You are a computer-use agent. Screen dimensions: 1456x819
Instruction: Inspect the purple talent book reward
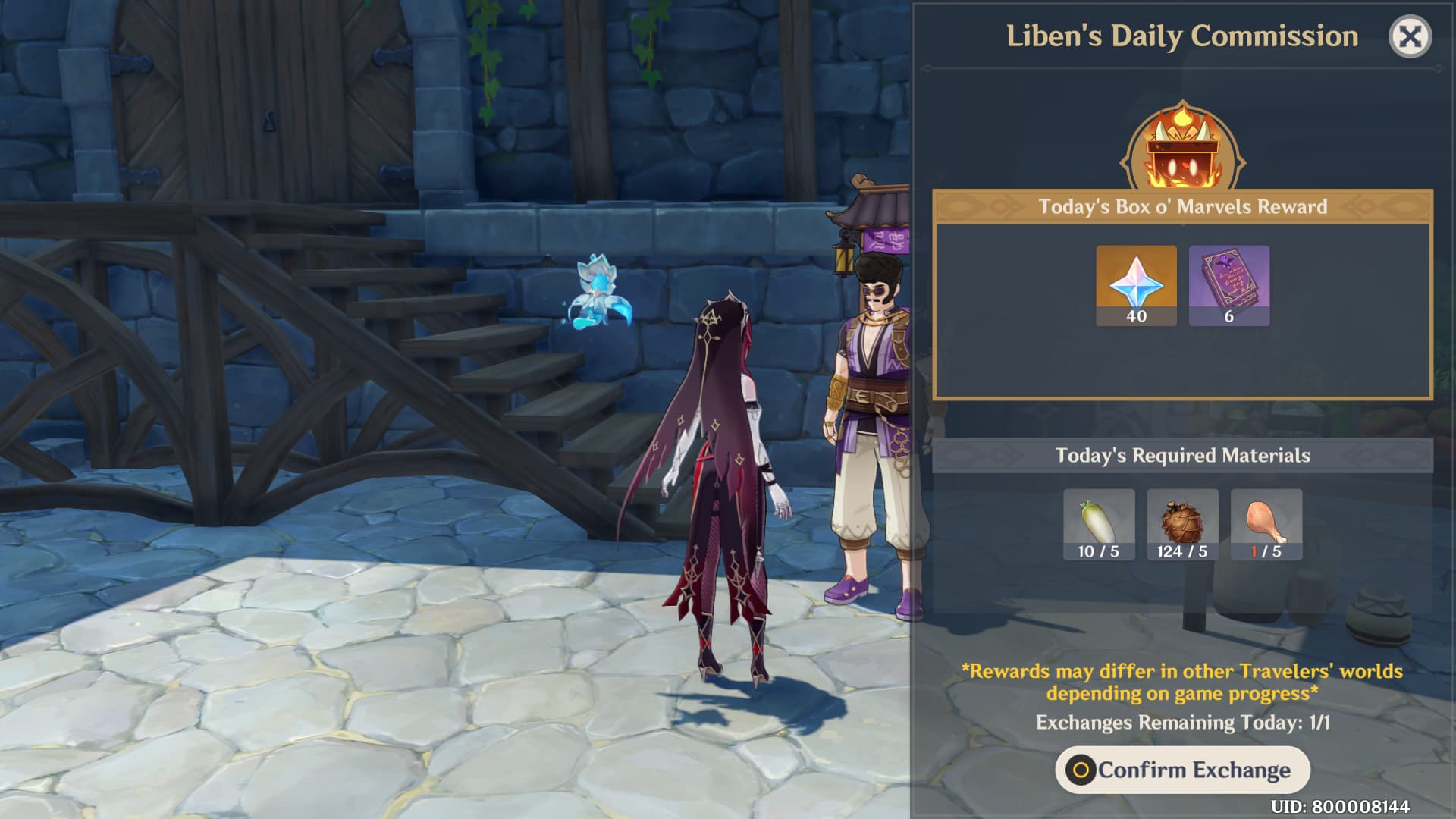pyautogui.click(x=1228, y=285)
